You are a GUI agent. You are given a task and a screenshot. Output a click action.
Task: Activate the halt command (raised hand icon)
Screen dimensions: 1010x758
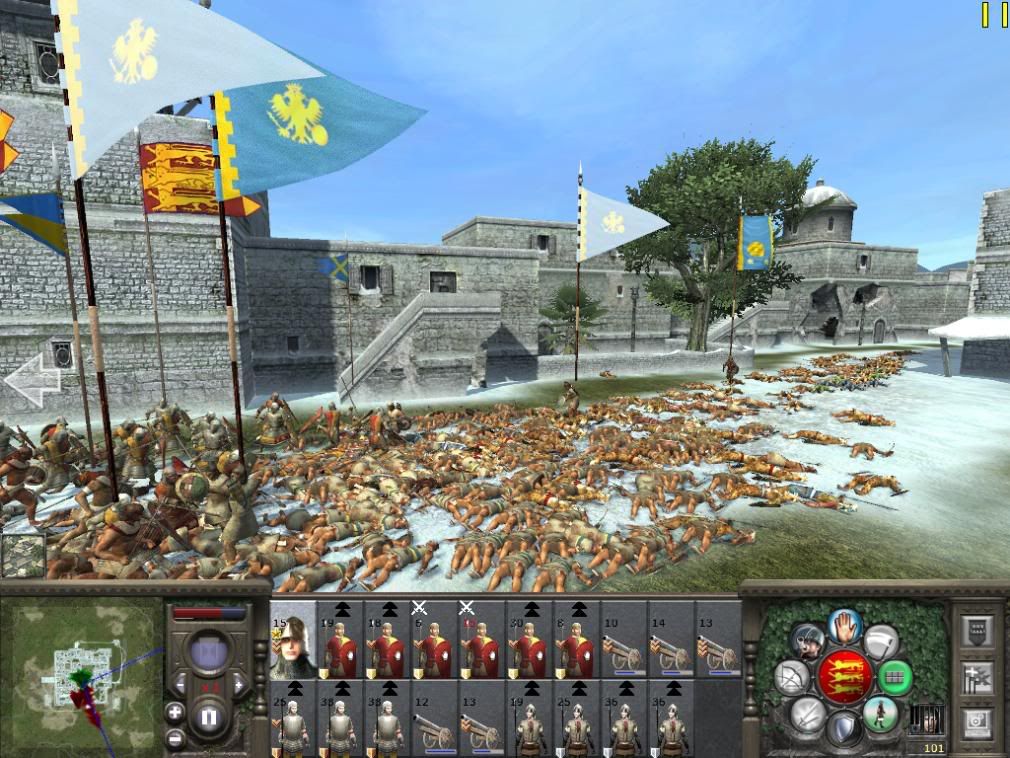845,626
